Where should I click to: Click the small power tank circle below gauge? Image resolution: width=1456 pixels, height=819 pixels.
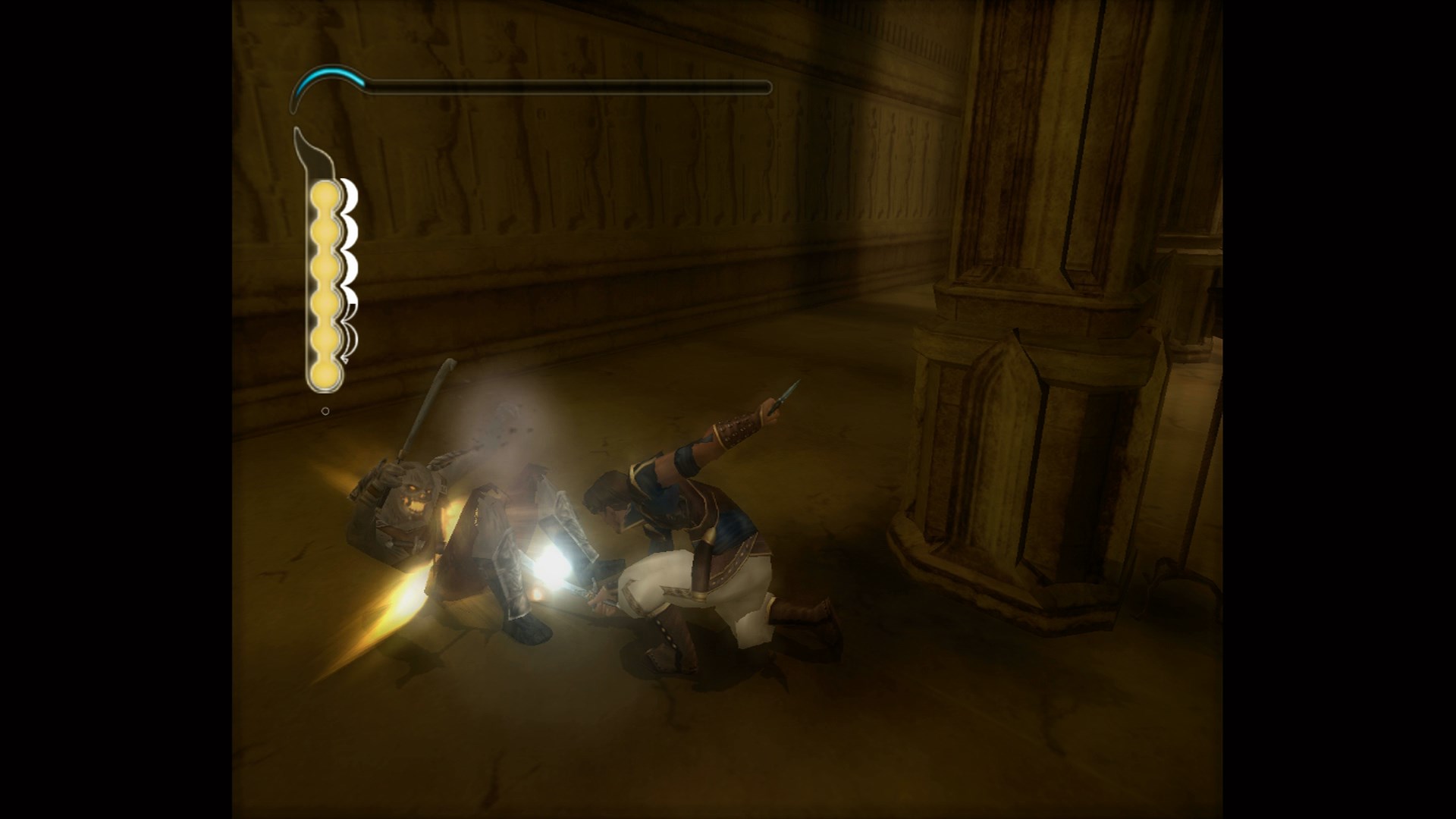(x=325, y=410)
